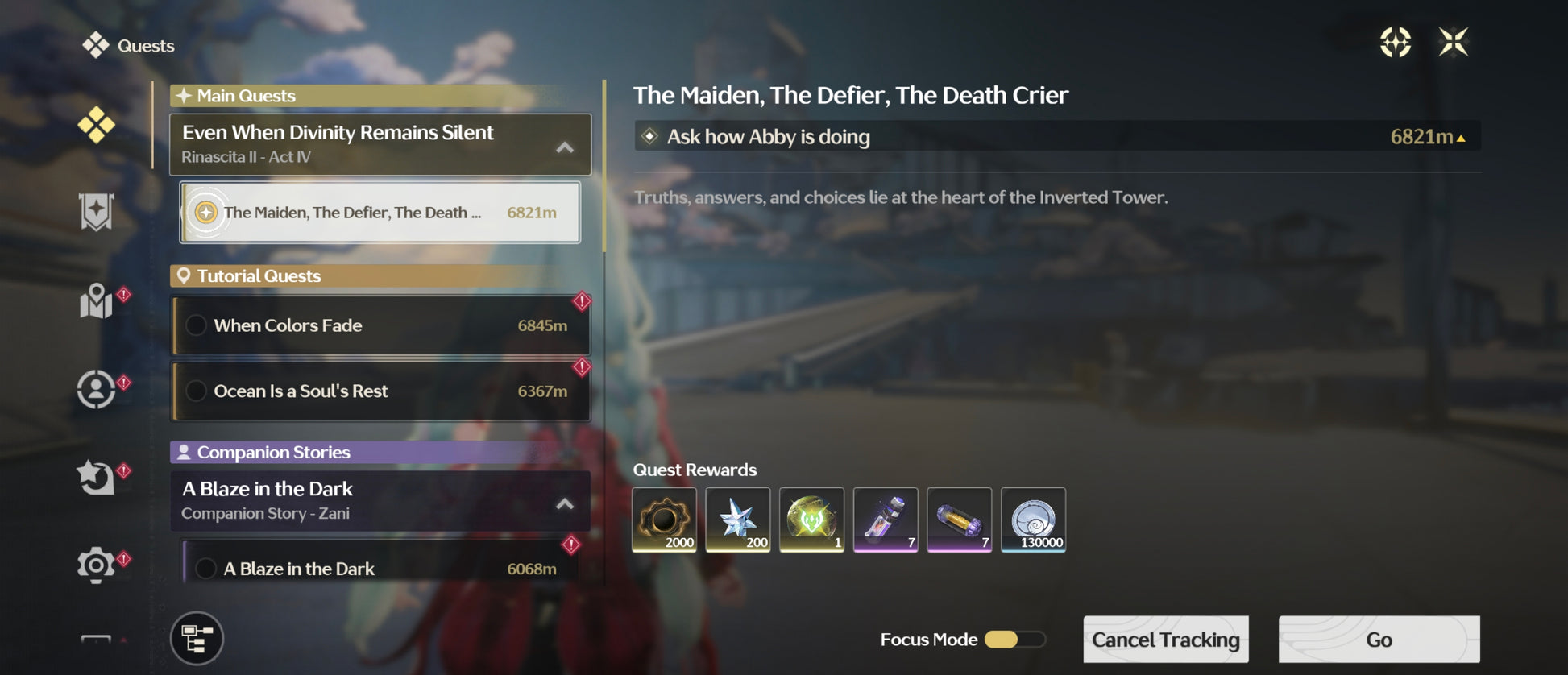Choose the A Blaze in the Dark sub-quest
This screenshot has height=675, width=1568.
379,568
